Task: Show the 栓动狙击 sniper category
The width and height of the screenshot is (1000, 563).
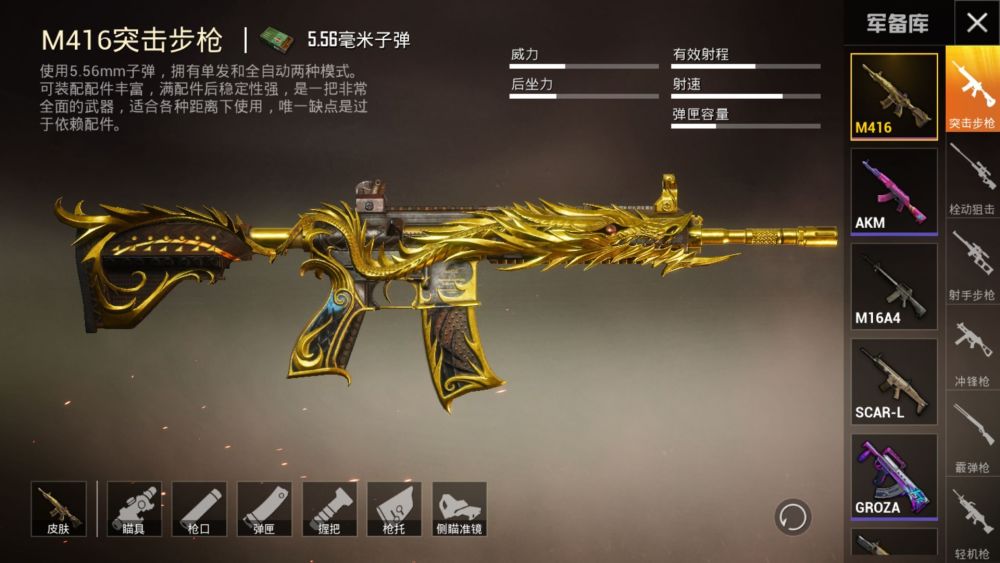Action: coord(972,178)
